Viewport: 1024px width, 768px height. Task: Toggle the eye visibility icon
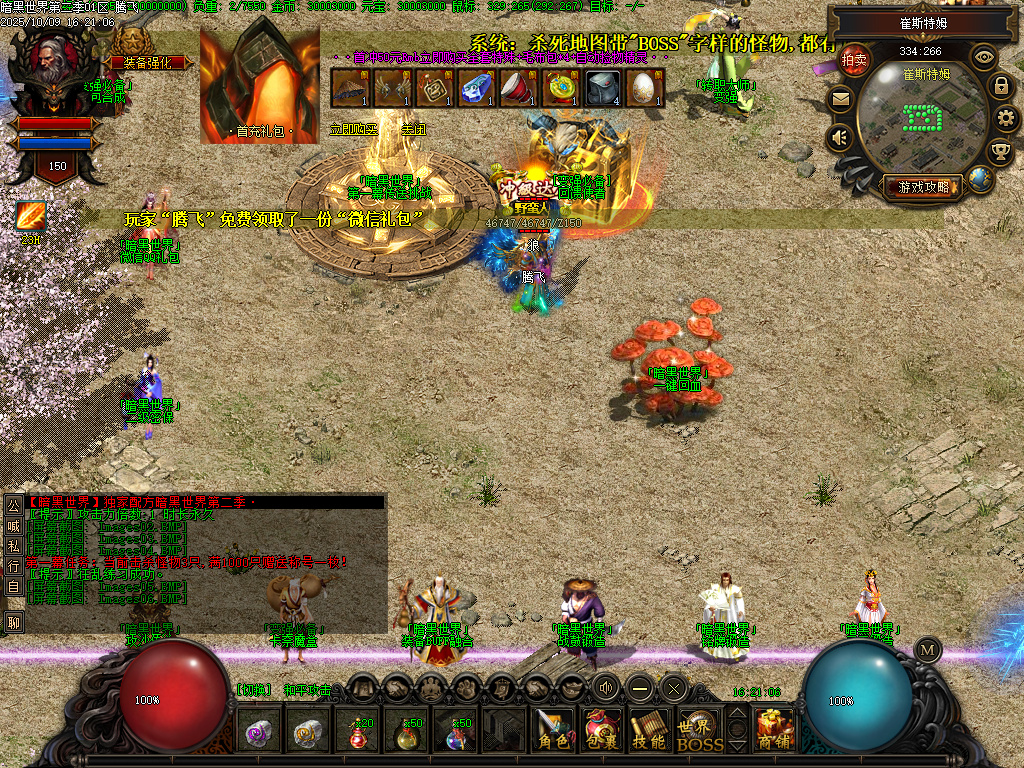click(984, 57)
